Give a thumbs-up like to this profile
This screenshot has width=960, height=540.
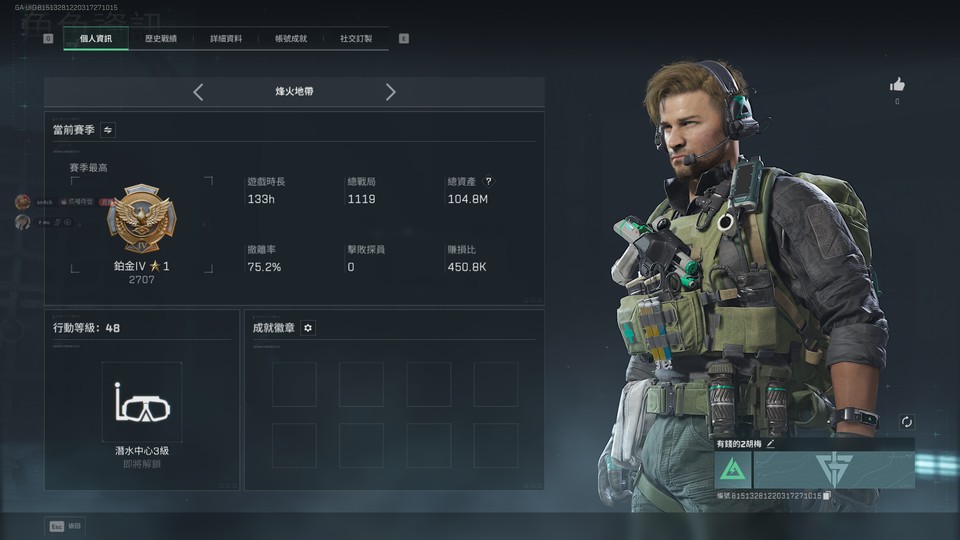(x=897, y=85)
